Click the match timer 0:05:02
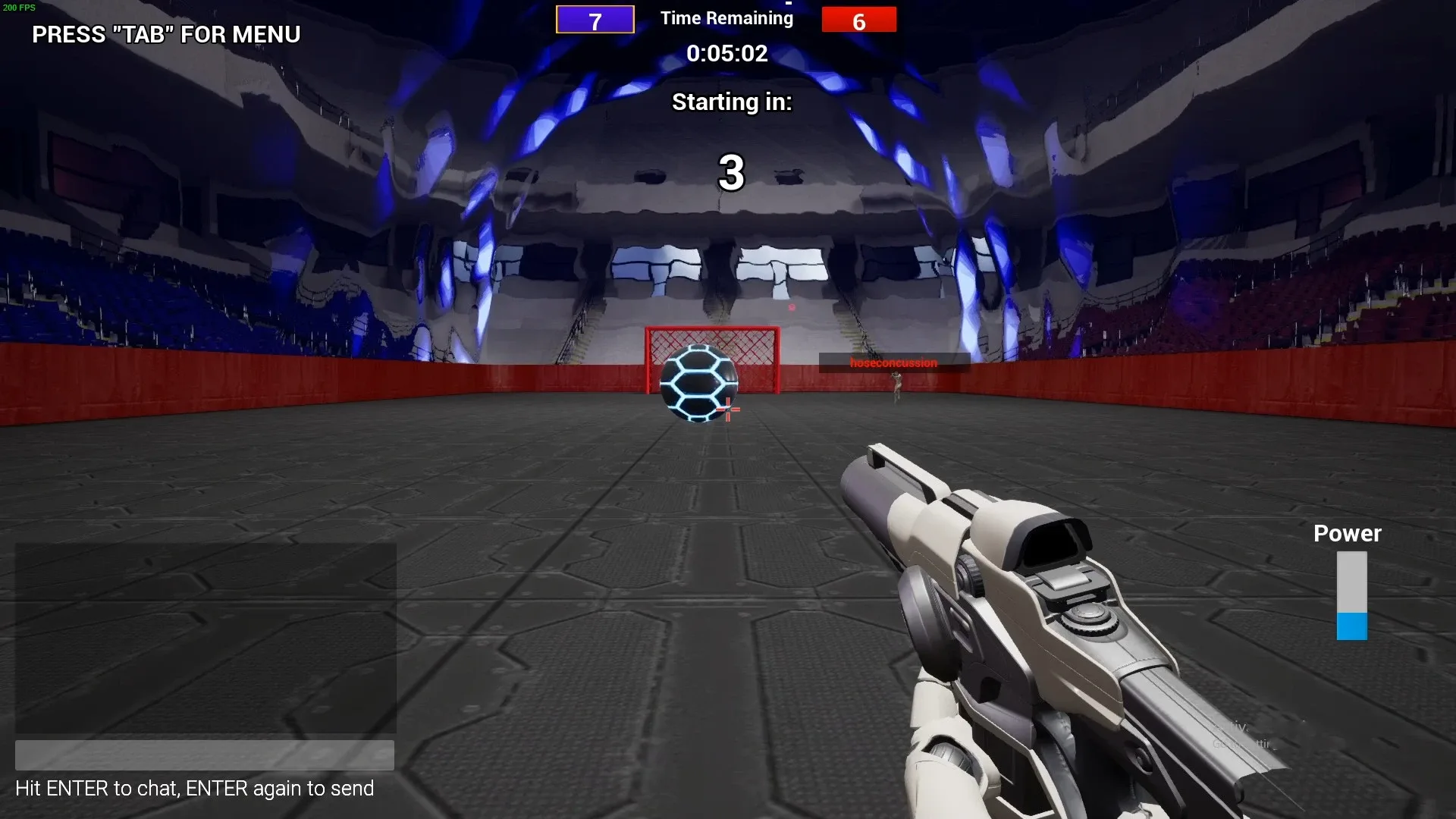The image size is (1456, 819). (729, 53)
